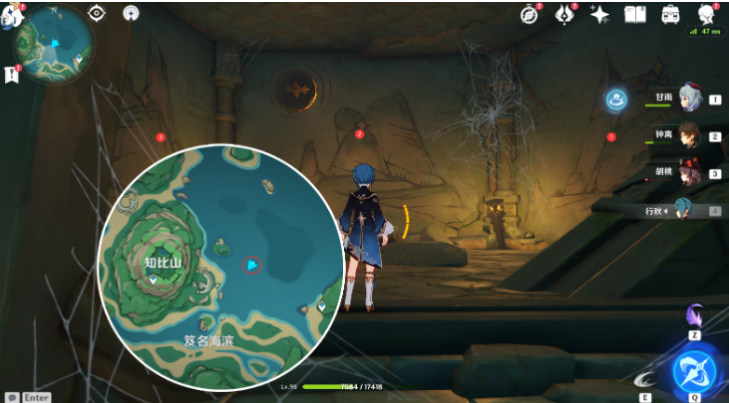
Task: Use the purple gadget item
Action: click(x=694, y=315)
